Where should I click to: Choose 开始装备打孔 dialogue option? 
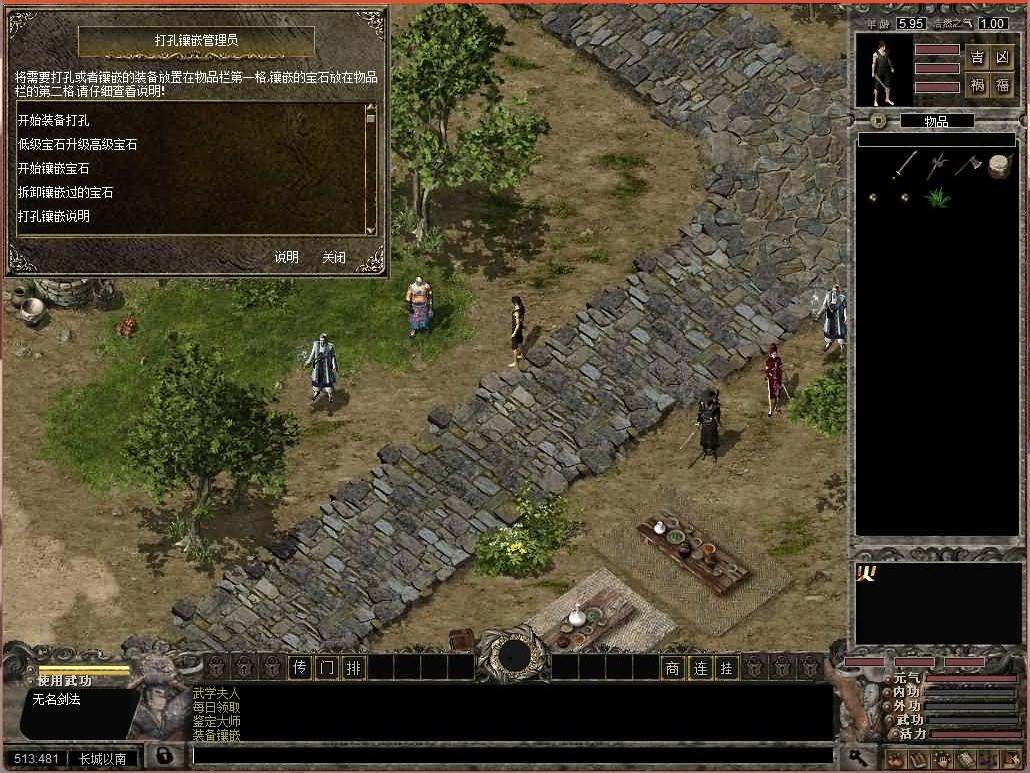click(61, 120)
